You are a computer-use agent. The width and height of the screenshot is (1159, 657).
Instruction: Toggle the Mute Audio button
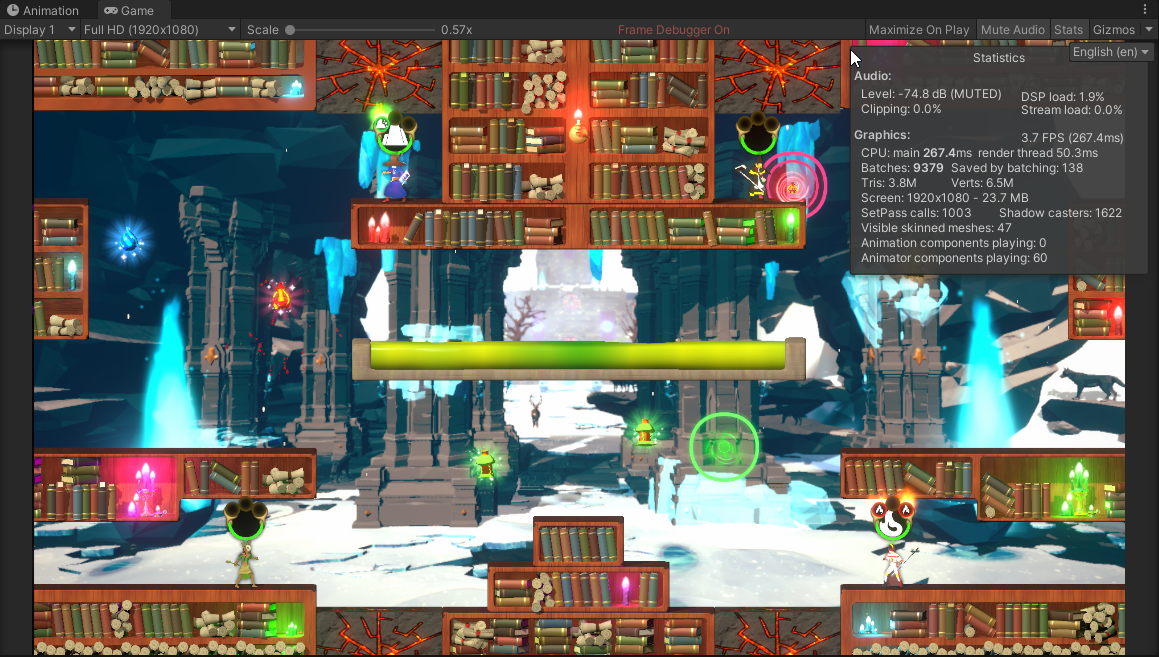(1012, 30)
